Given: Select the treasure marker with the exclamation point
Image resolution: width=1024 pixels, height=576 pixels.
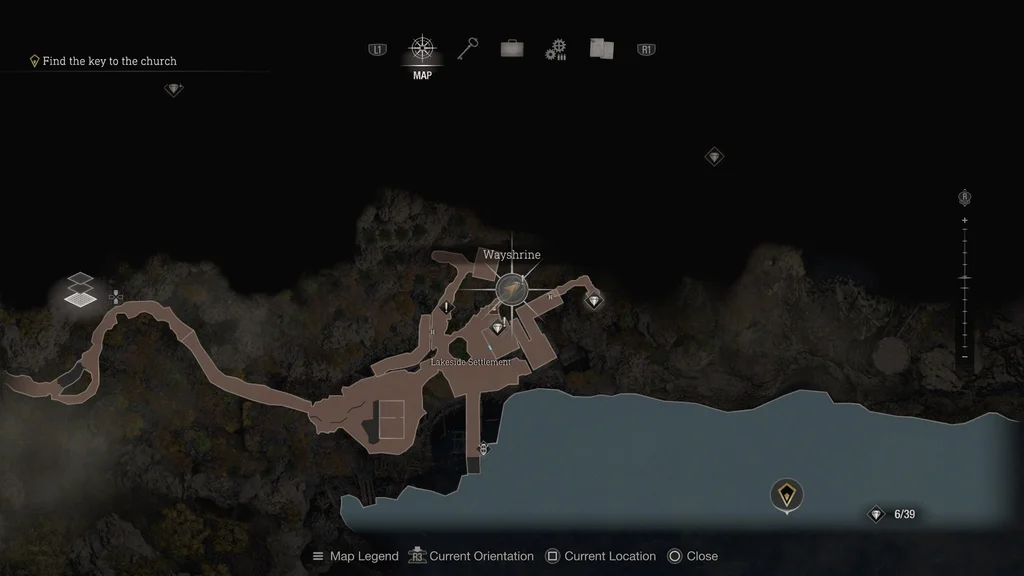Looking at the screenshot, I should 498,327.
